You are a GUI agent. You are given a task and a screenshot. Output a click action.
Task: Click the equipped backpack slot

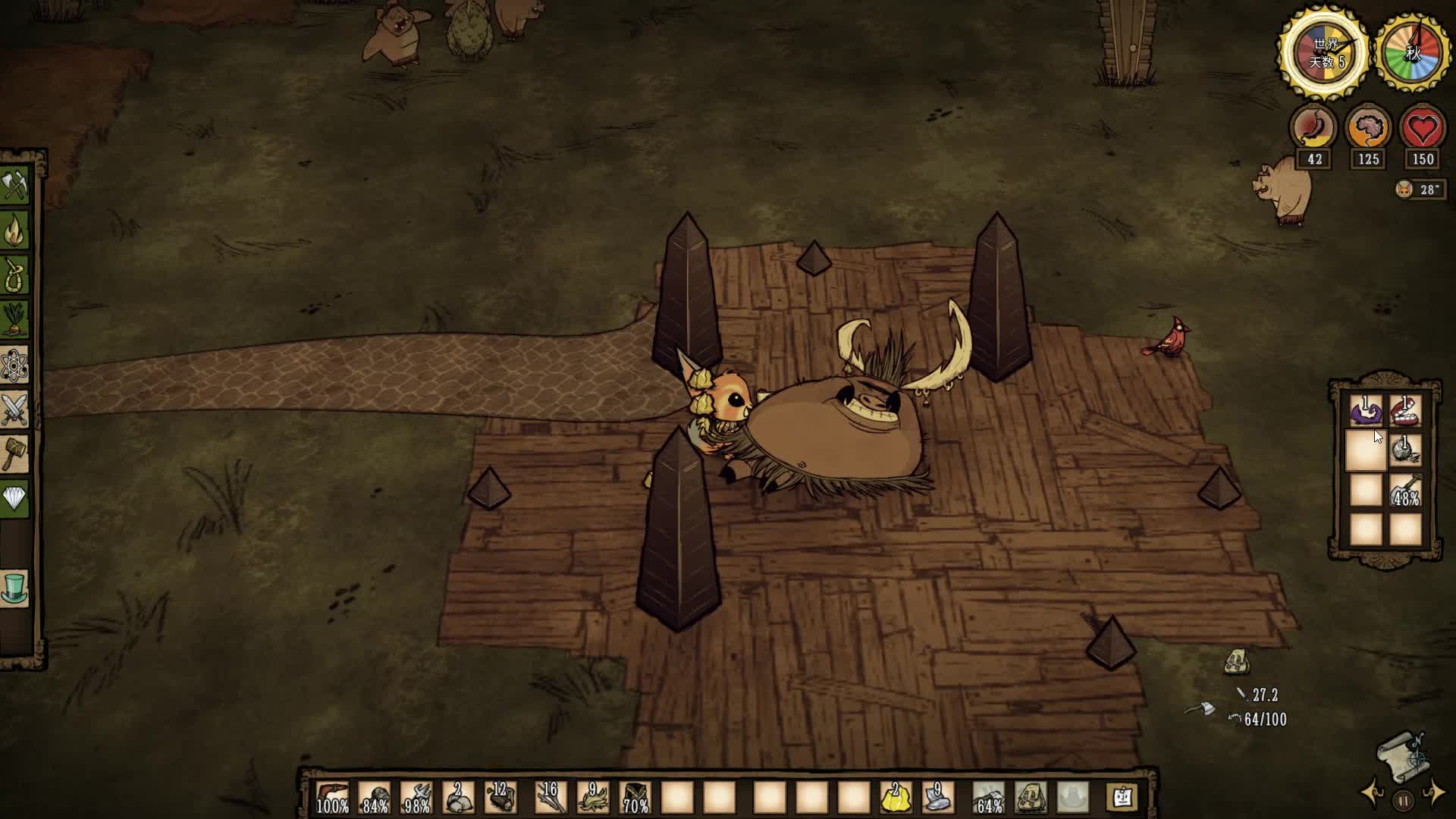[1031, 798]
